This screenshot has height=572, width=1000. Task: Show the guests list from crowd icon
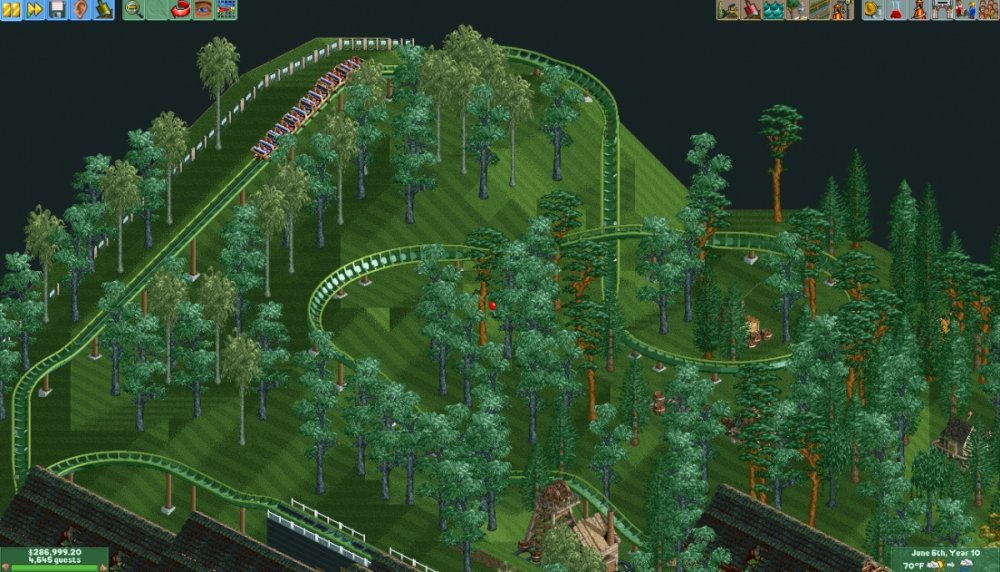click(x=986, y=10)
